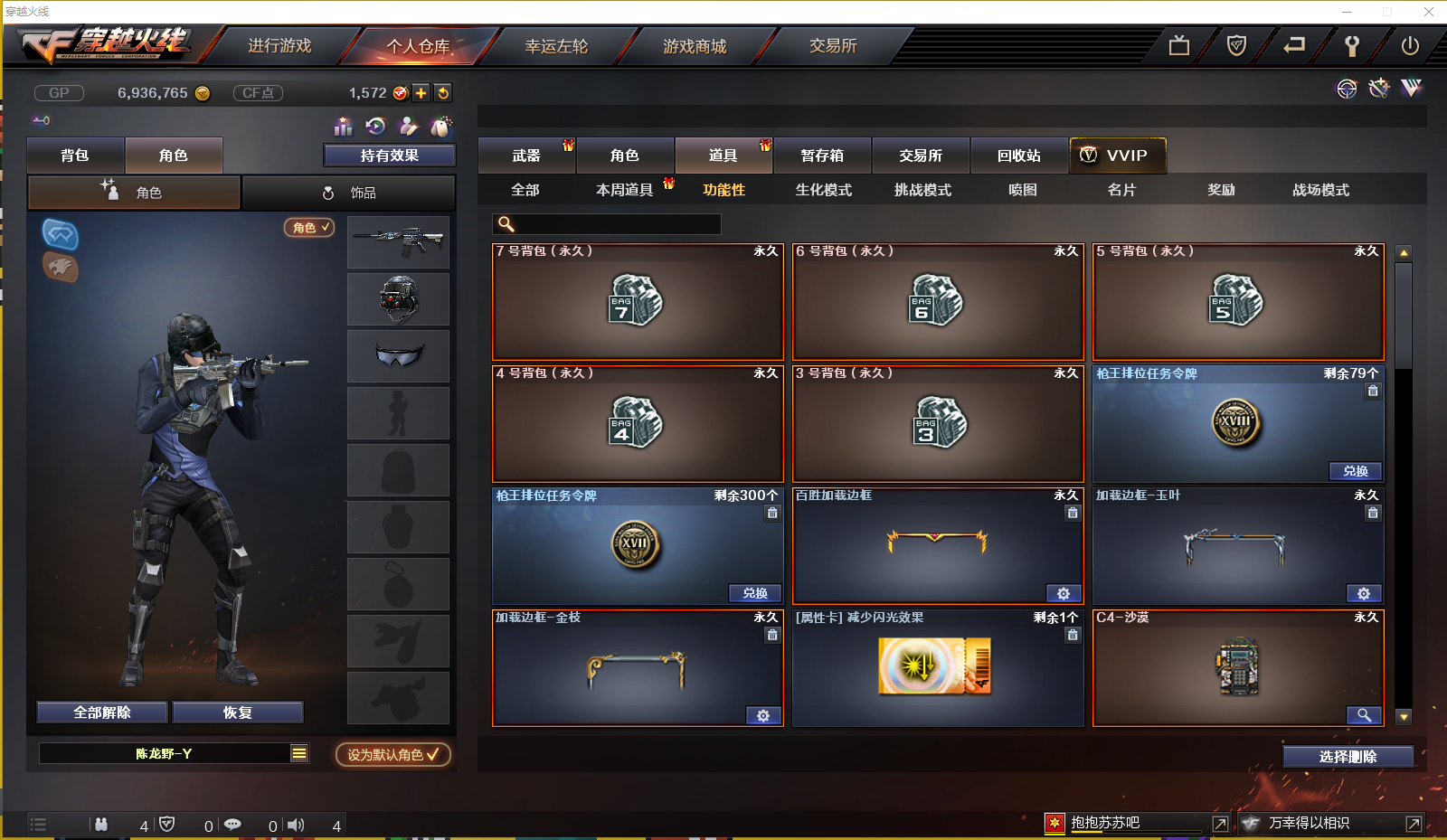Click the refresh icon beside the CF点 balance
The image size is (1447, 840).
(442, 92)
